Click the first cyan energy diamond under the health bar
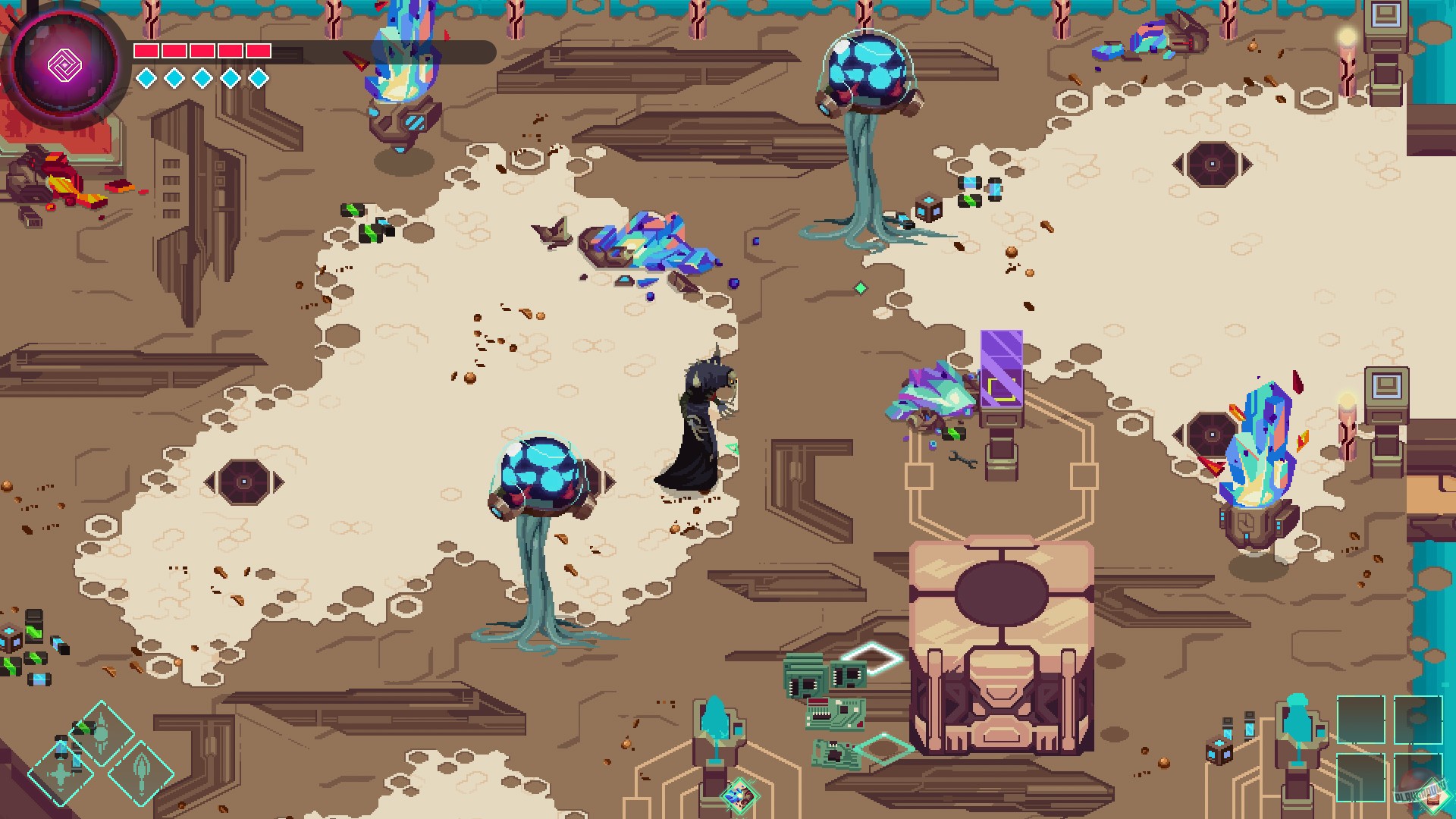The image size is (1456, 819). click(x=145, y=77)
